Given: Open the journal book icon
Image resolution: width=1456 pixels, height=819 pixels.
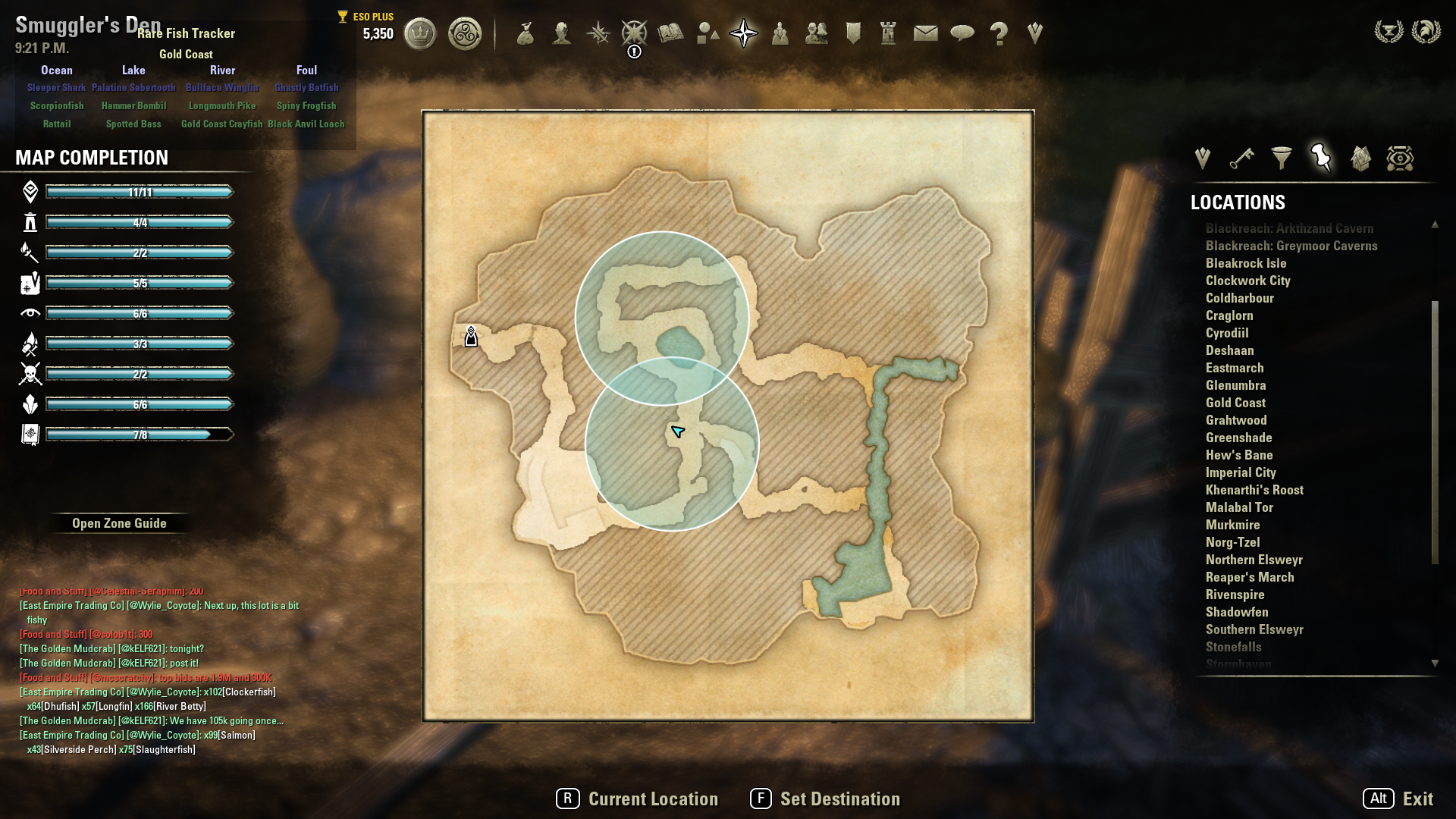Looking at the screenshot, I should point(670,33).
